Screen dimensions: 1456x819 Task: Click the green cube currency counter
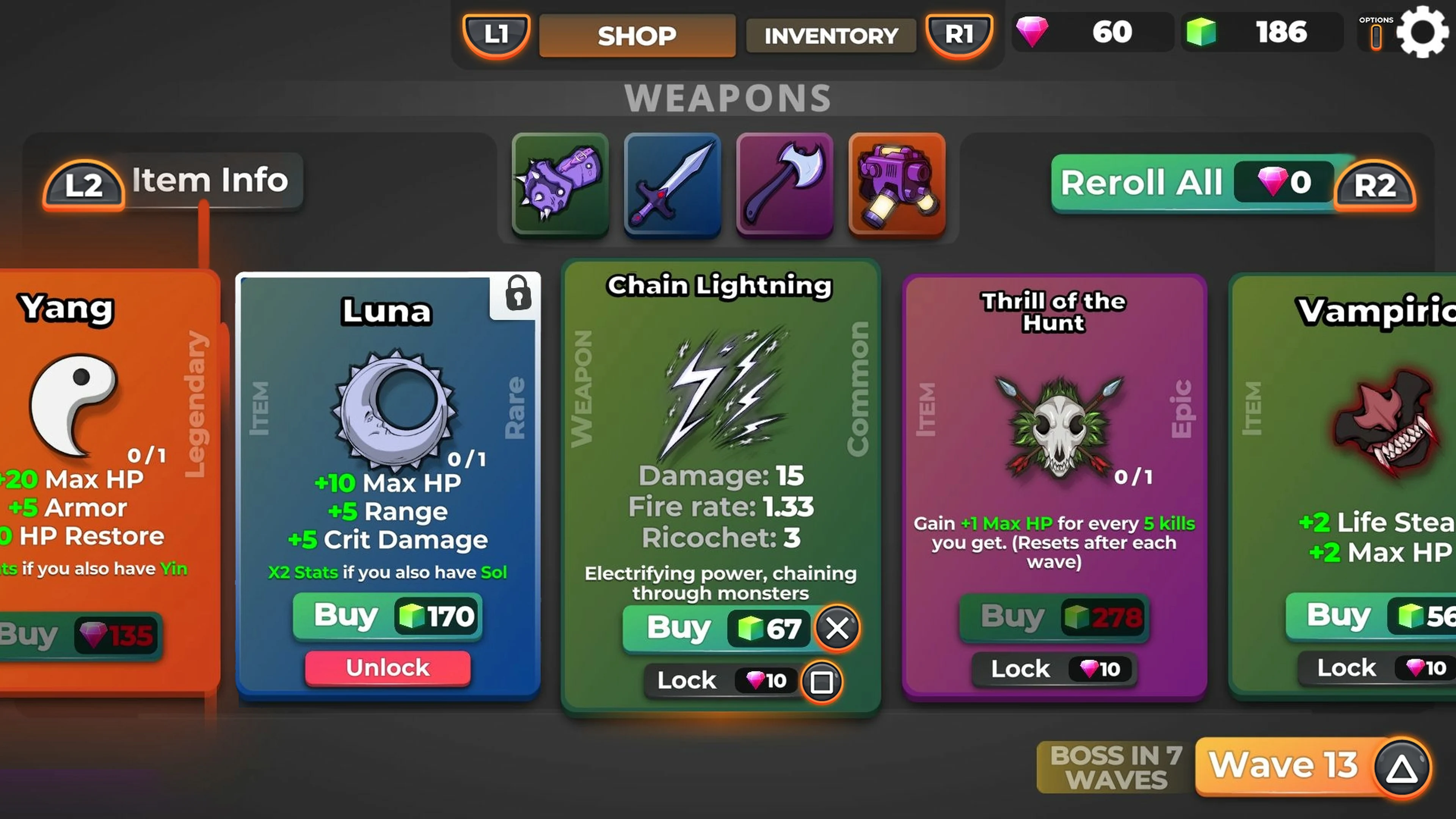tap(1263, 32)
